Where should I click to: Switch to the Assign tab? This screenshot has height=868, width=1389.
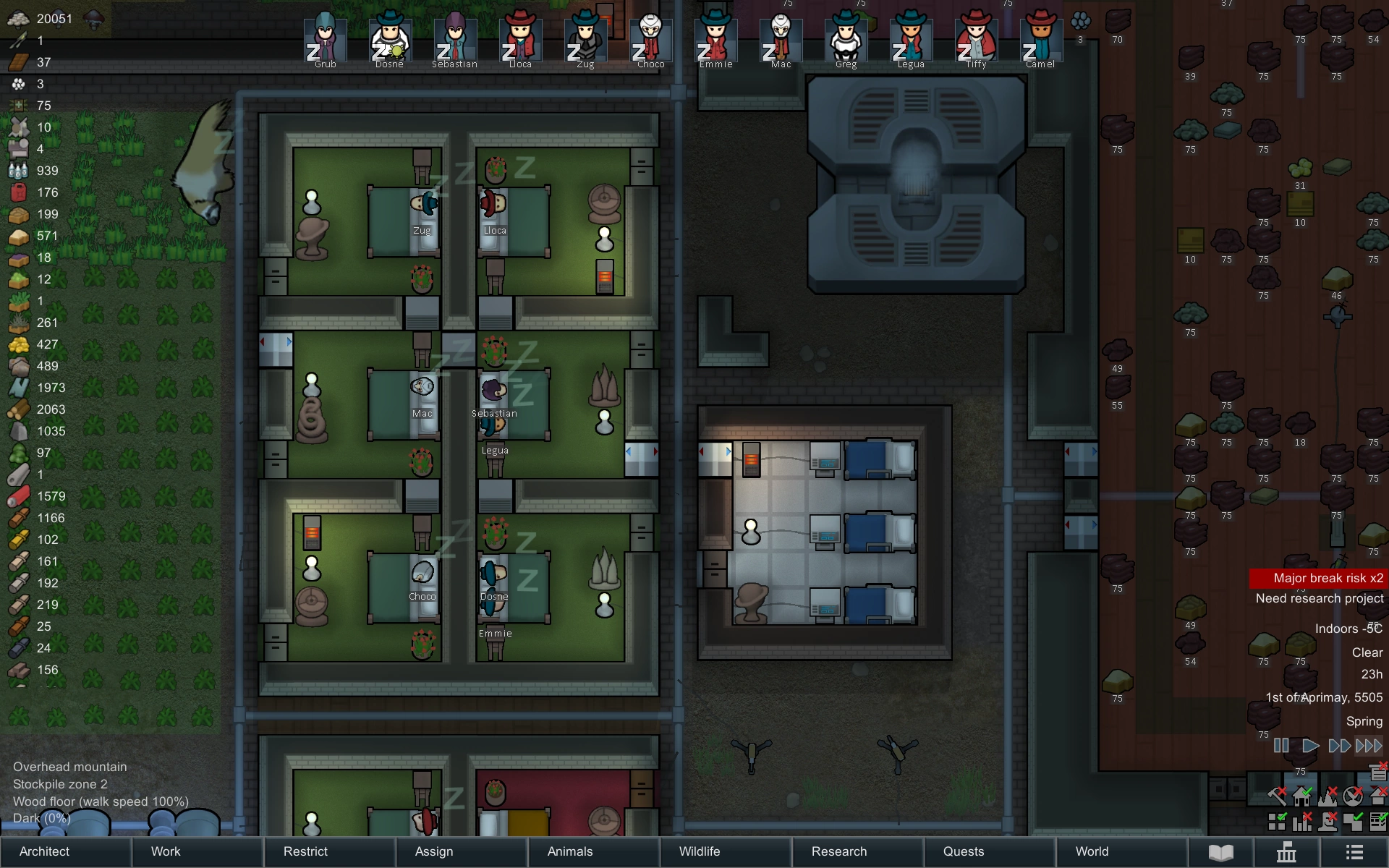434,851
